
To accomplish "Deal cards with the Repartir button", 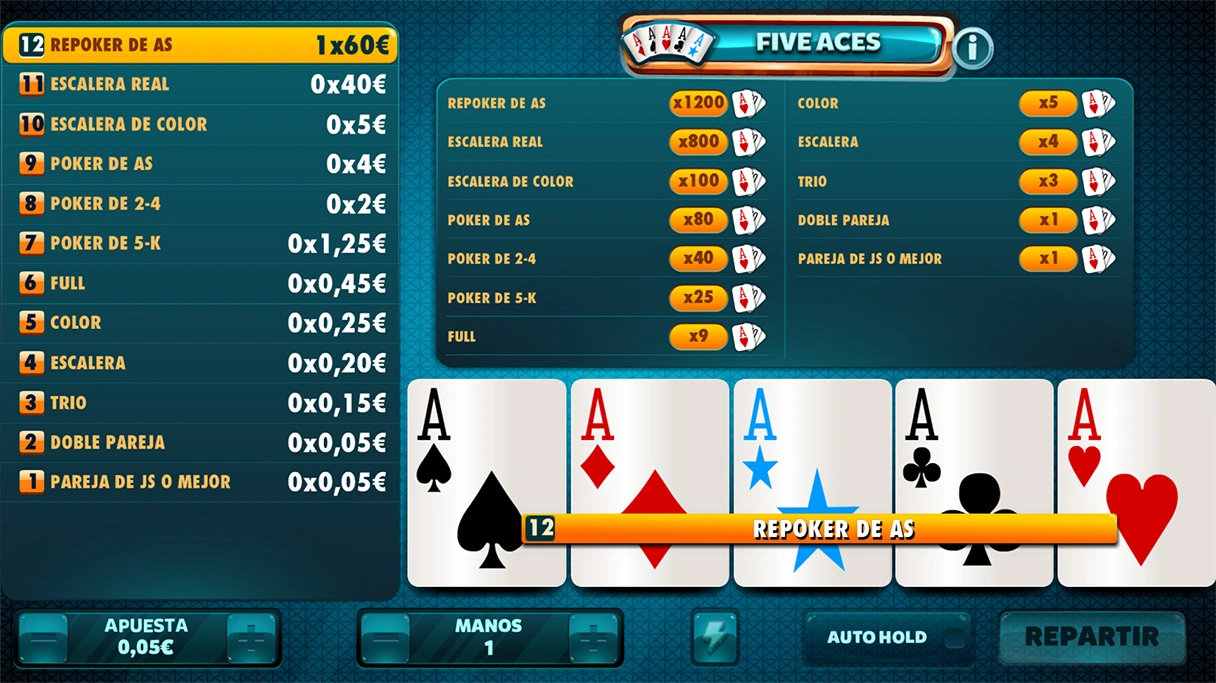I will click(x=1091, y=636).
